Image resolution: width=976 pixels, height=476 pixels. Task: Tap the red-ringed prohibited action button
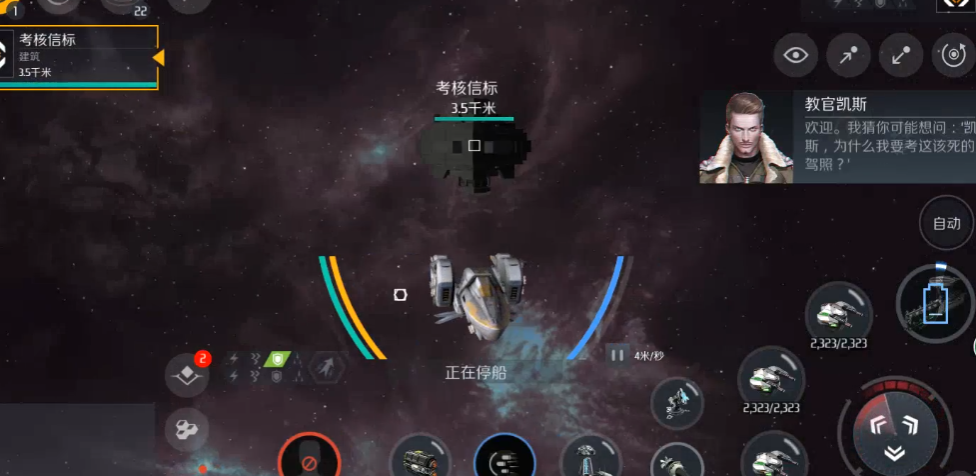[308, 462]
